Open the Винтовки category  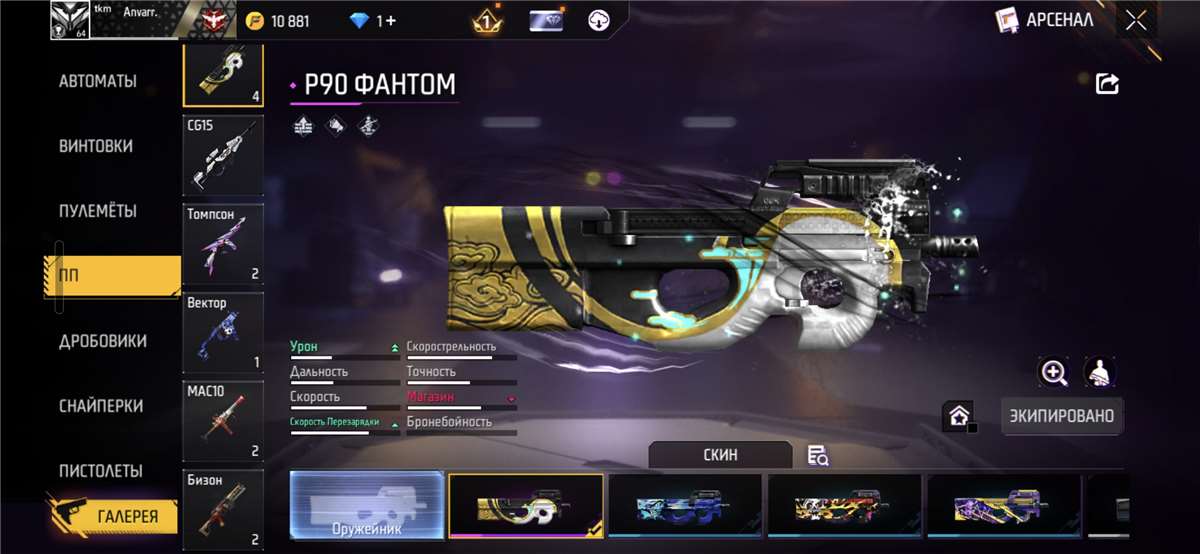[96, 146]
